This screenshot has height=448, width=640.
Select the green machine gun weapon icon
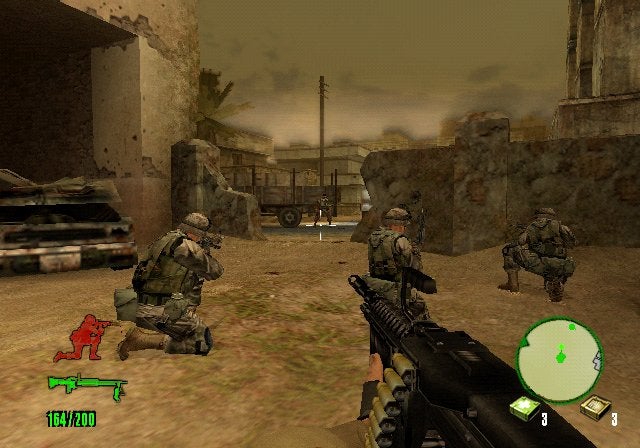coord(86,384)
